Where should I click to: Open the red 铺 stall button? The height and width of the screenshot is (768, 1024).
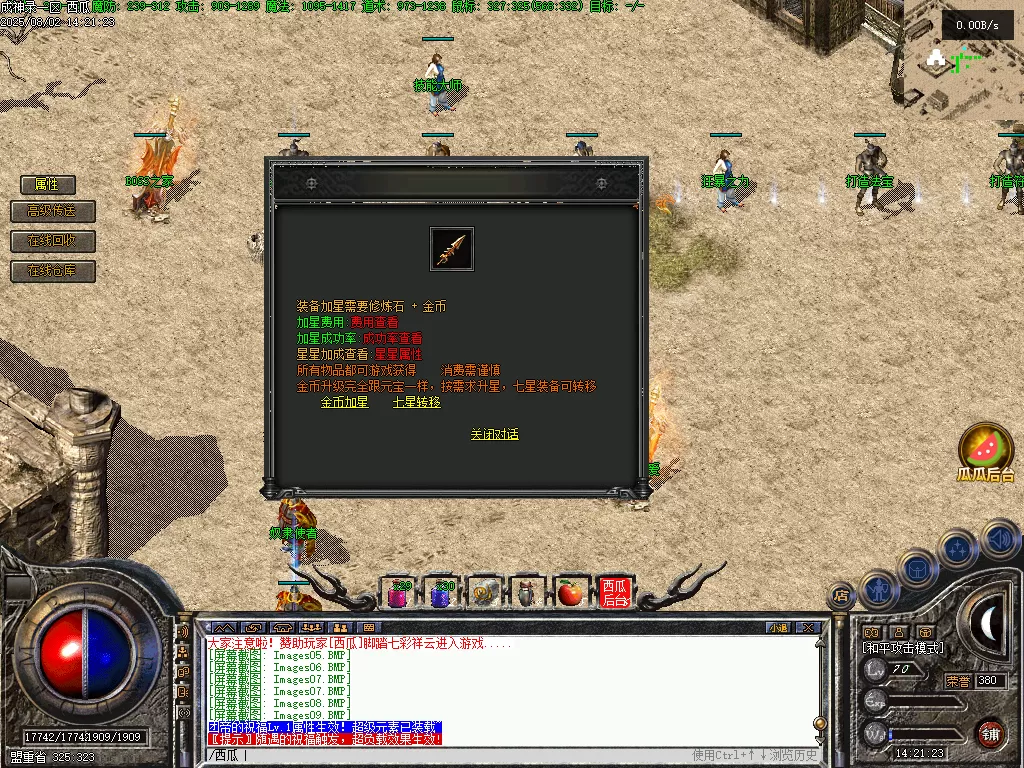click(990, 733)
